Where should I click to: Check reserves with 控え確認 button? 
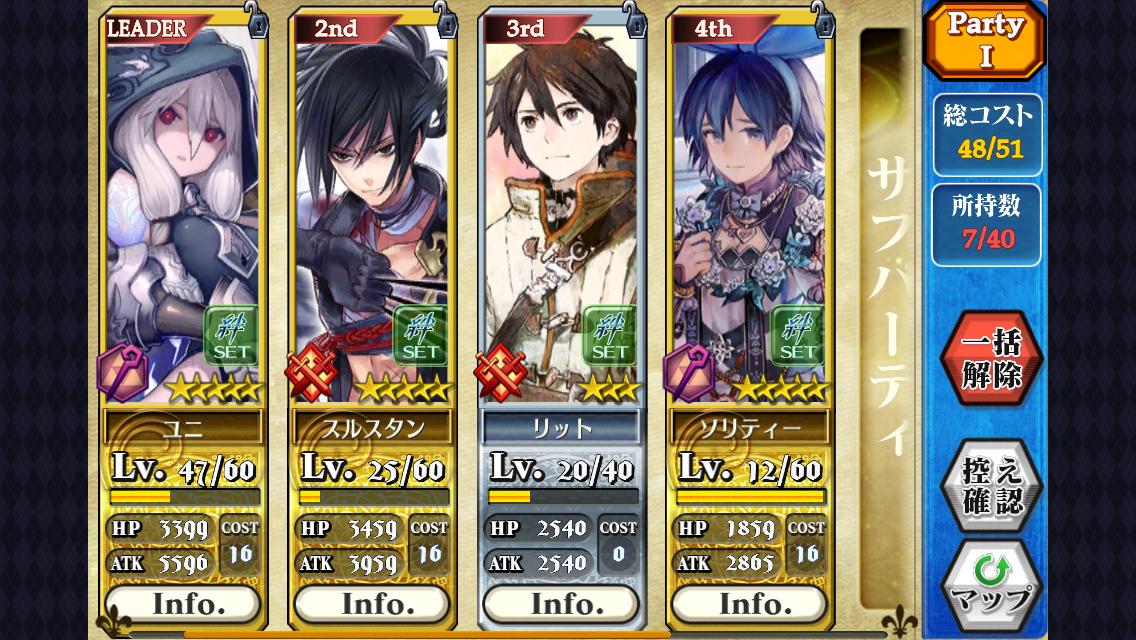point(991,485)
